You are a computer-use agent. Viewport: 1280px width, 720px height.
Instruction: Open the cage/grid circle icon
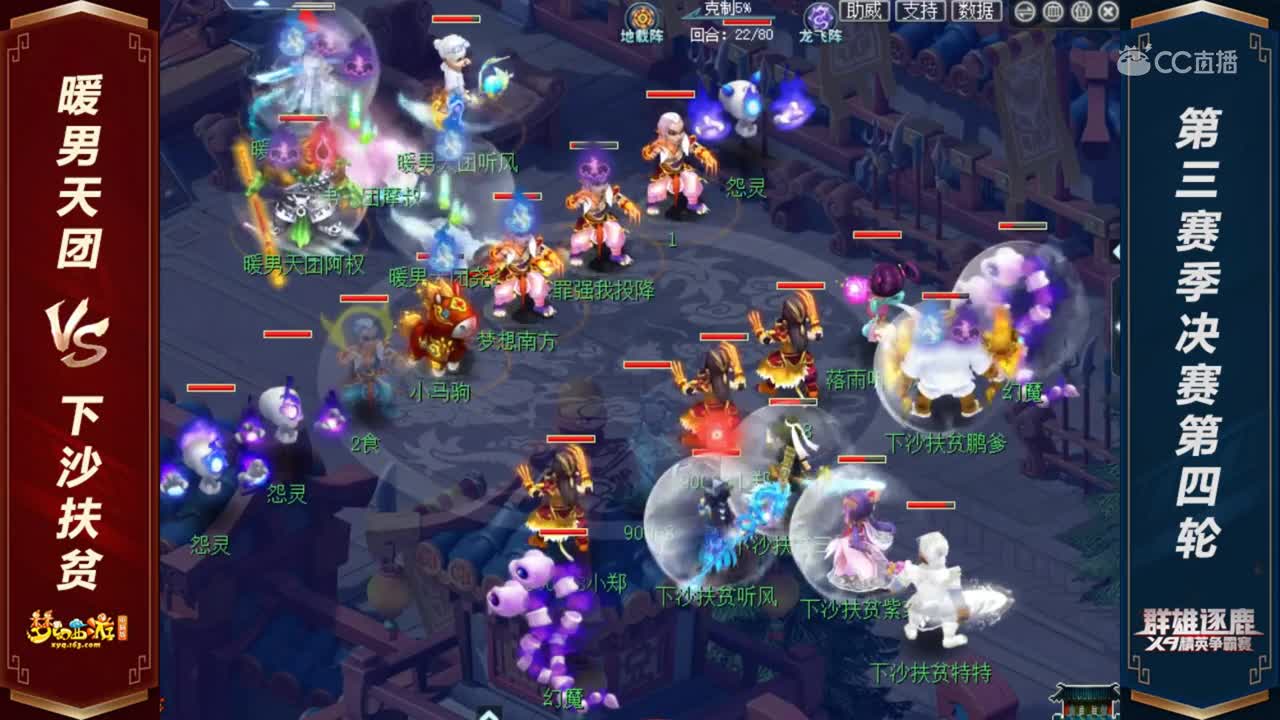[x=1054, y=12]
